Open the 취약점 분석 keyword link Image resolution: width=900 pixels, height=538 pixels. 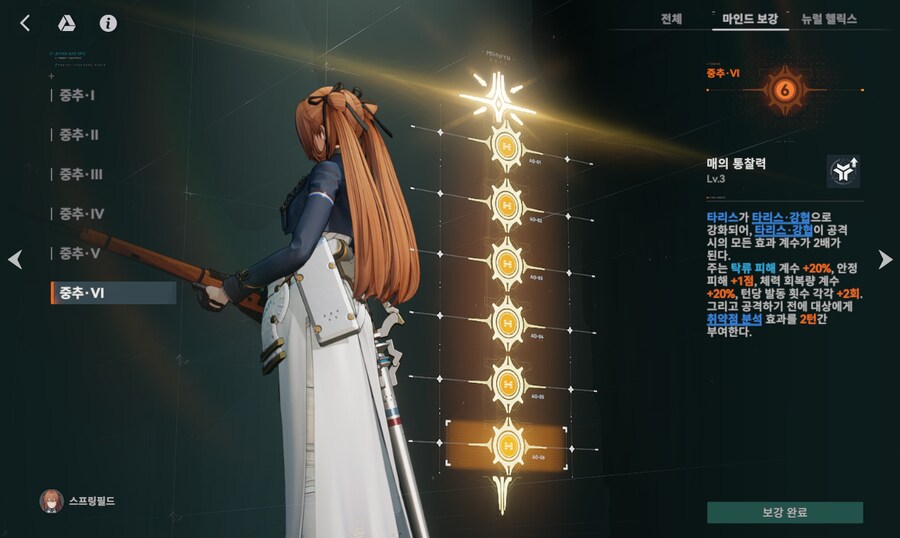coord(734,319)
